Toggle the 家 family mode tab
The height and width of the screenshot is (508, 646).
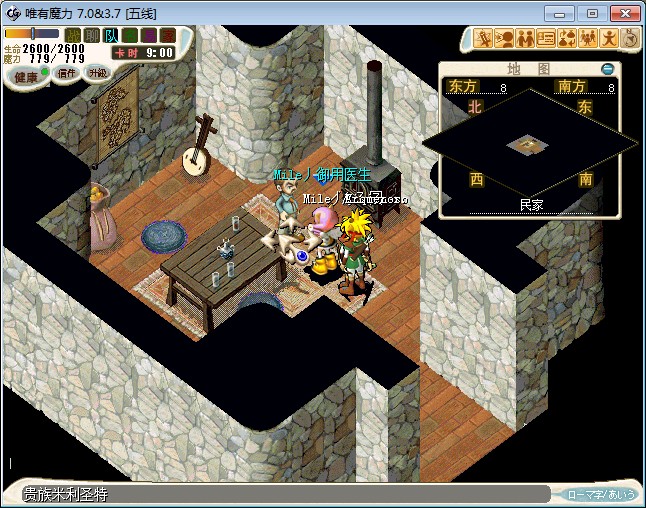[x=167, y=35]
